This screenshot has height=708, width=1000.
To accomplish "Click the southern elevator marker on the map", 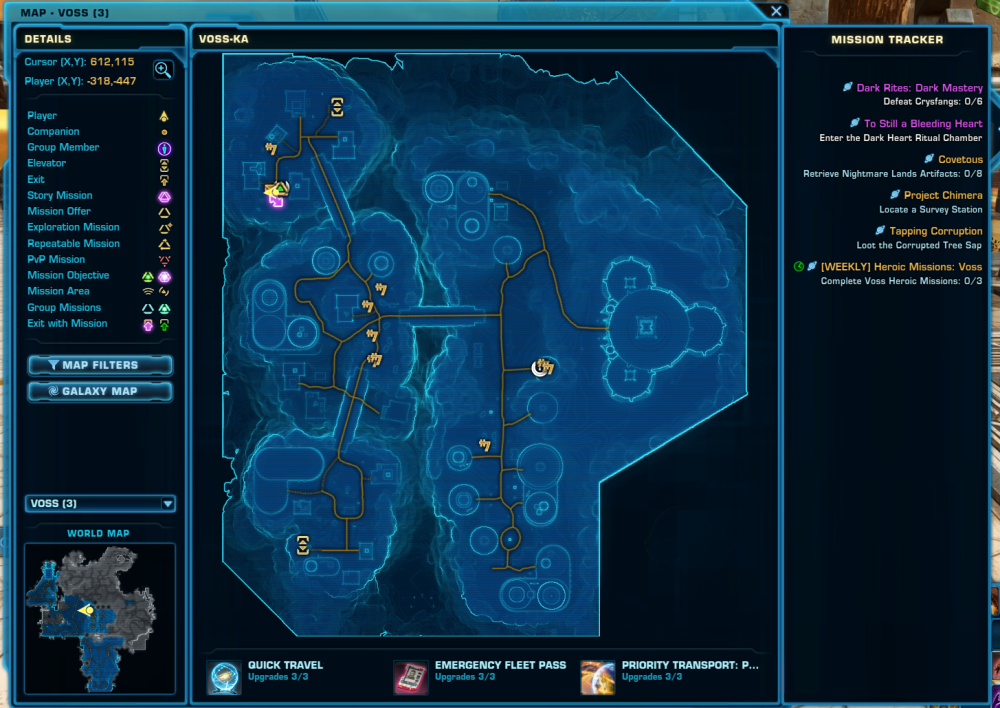I will coord(302,545).
